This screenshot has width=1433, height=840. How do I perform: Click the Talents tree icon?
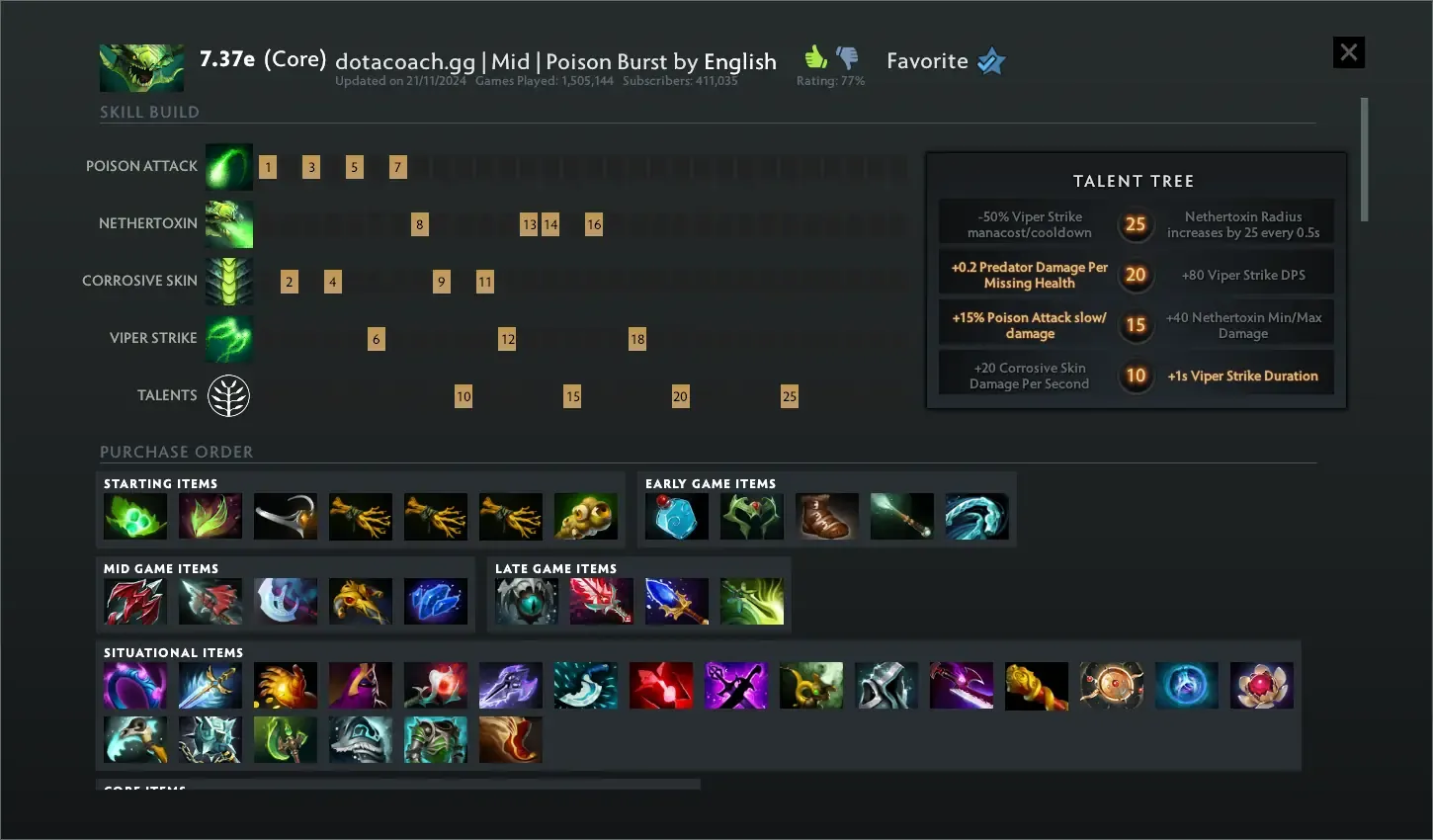[228, 396]
